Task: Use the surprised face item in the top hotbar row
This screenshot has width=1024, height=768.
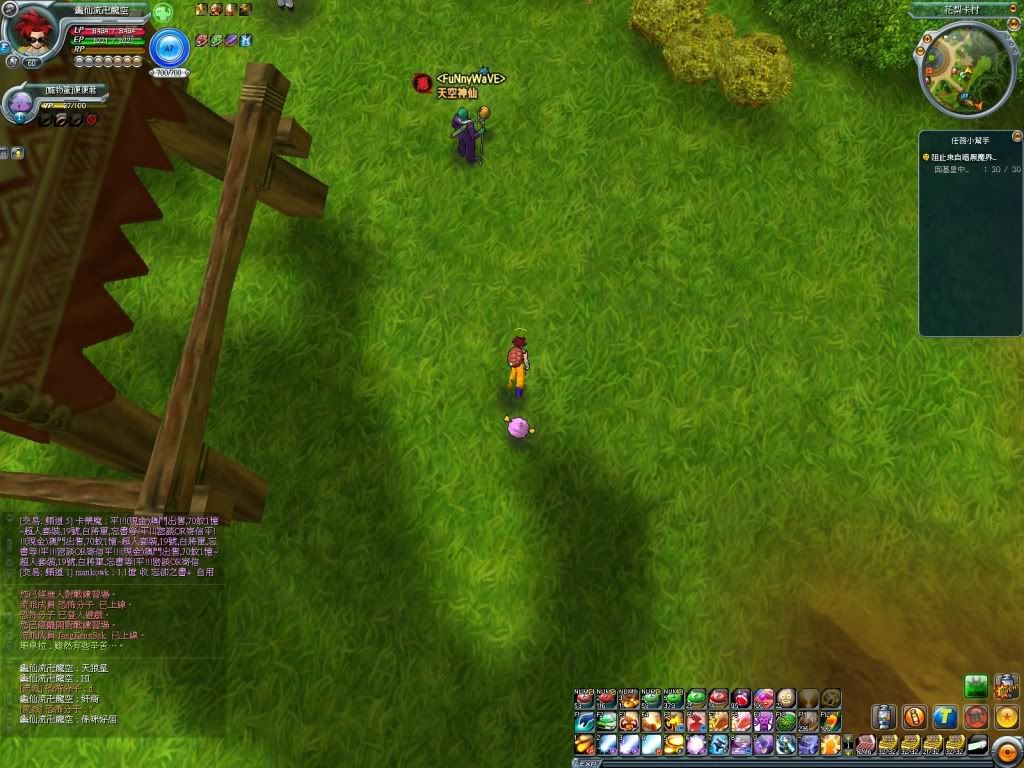Action: coord(786,698)
